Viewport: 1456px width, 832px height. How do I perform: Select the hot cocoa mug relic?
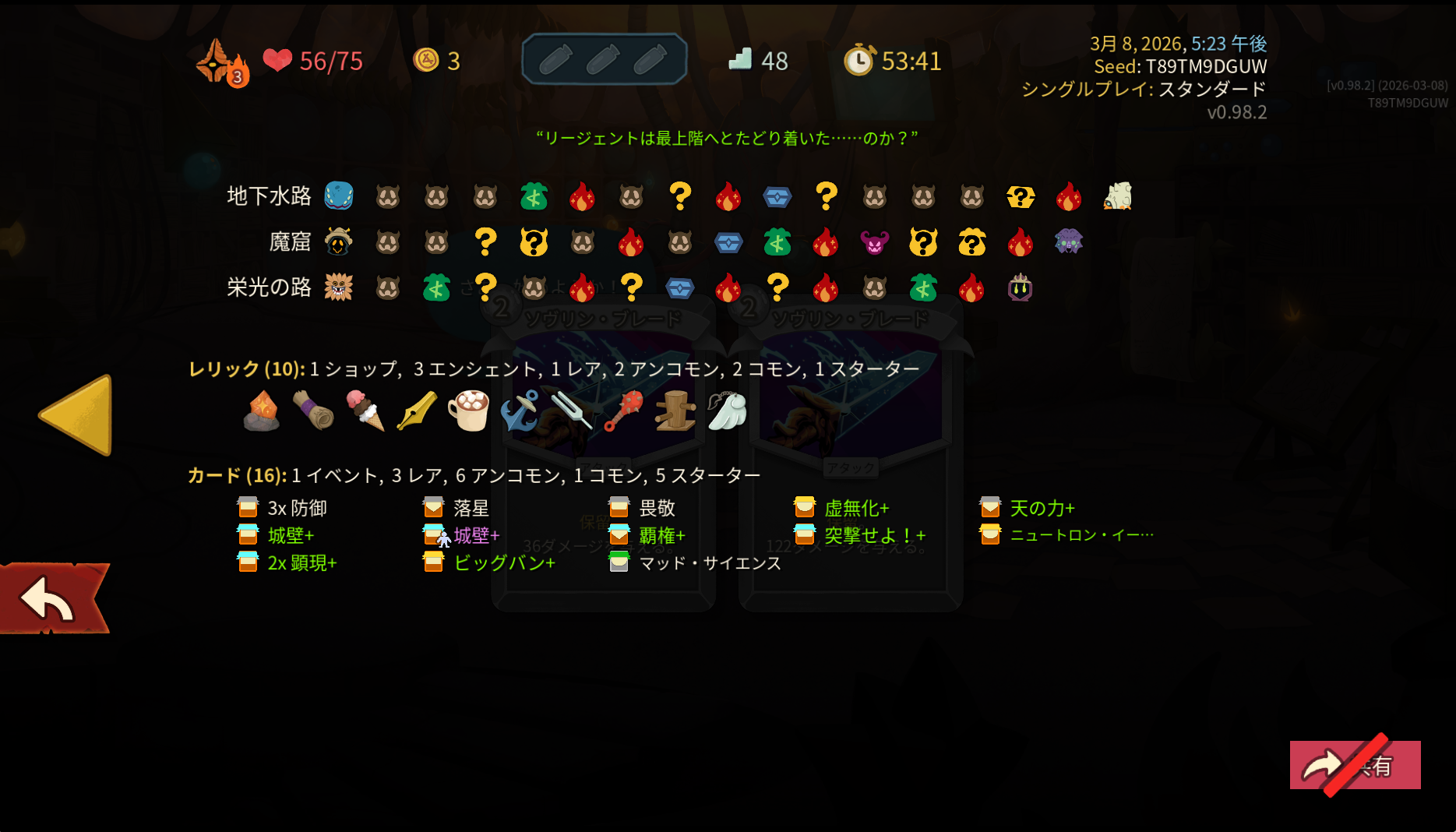click(x=468, y=411)
